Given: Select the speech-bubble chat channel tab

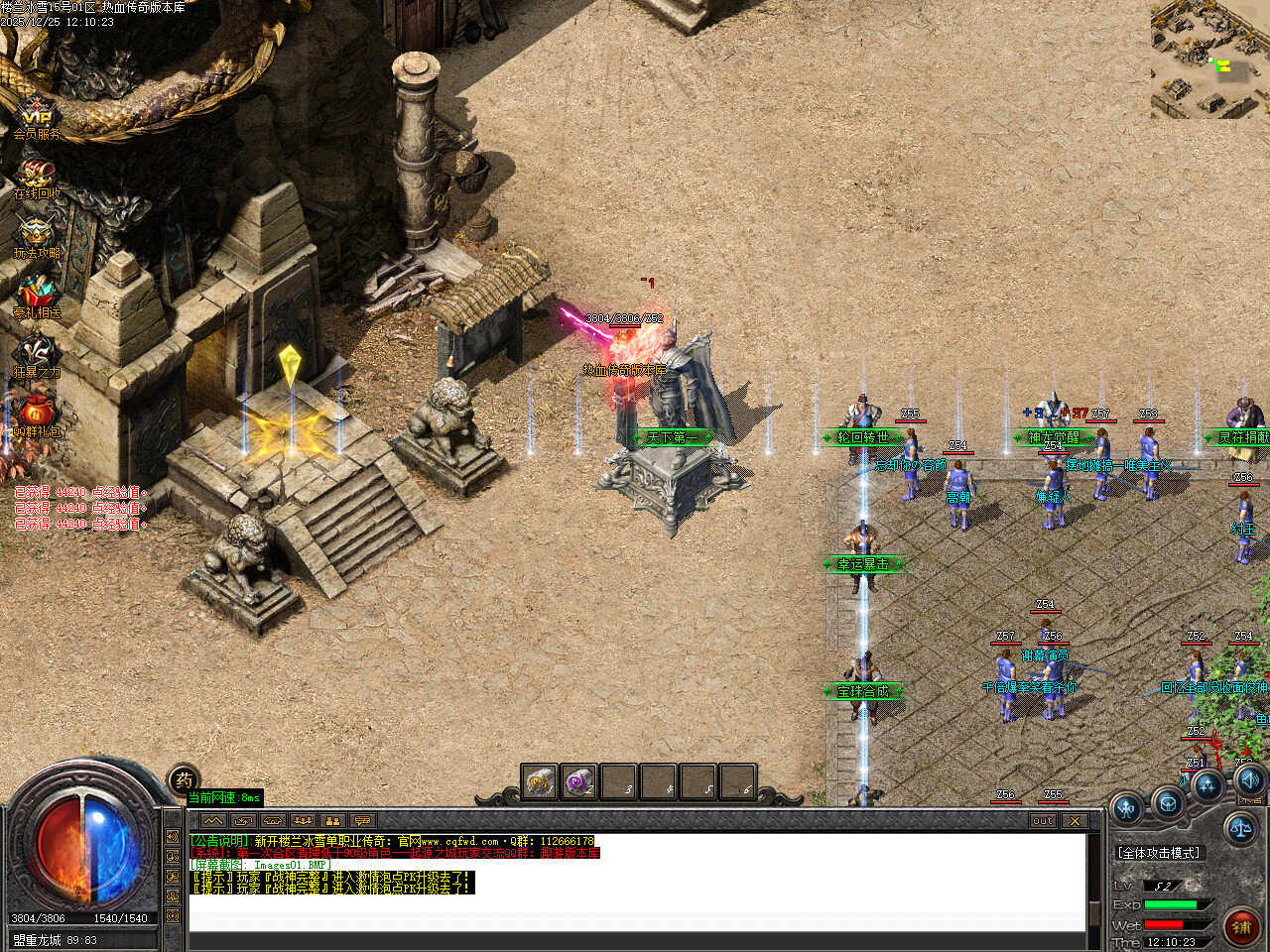Looking at the screenshot, I should pos(362,821).
